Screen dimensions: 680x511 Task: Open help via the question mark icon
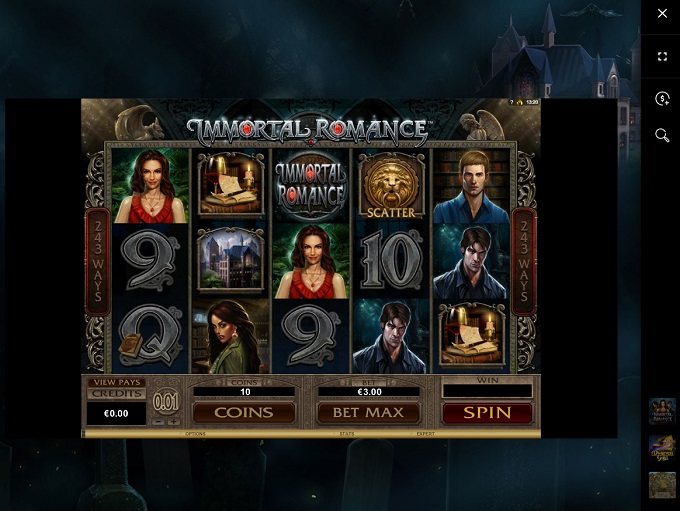pos(511,102)
